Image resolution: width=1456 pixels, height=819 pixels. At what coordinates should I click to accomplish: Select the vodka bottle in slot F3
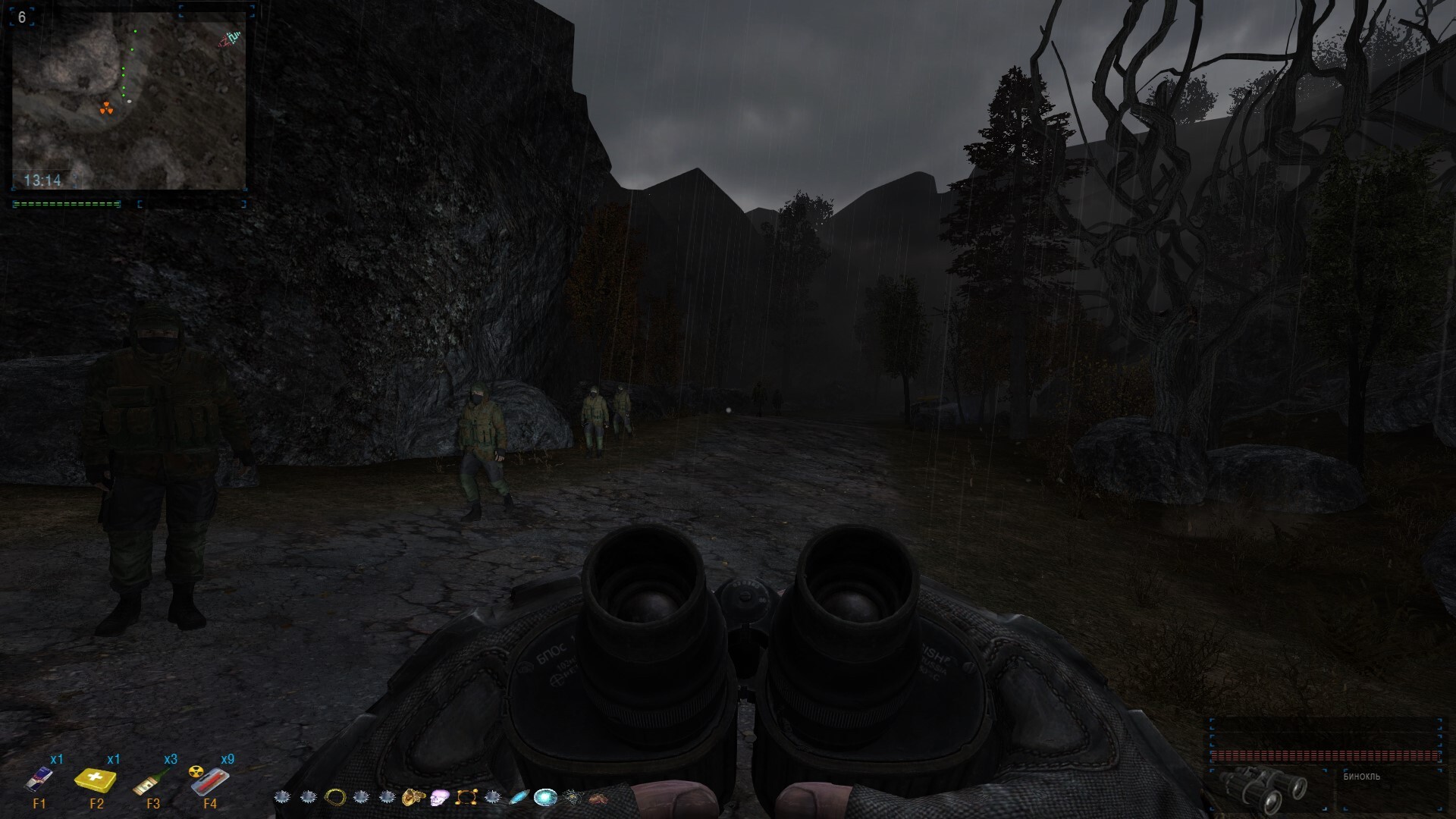tap(152, 780)
